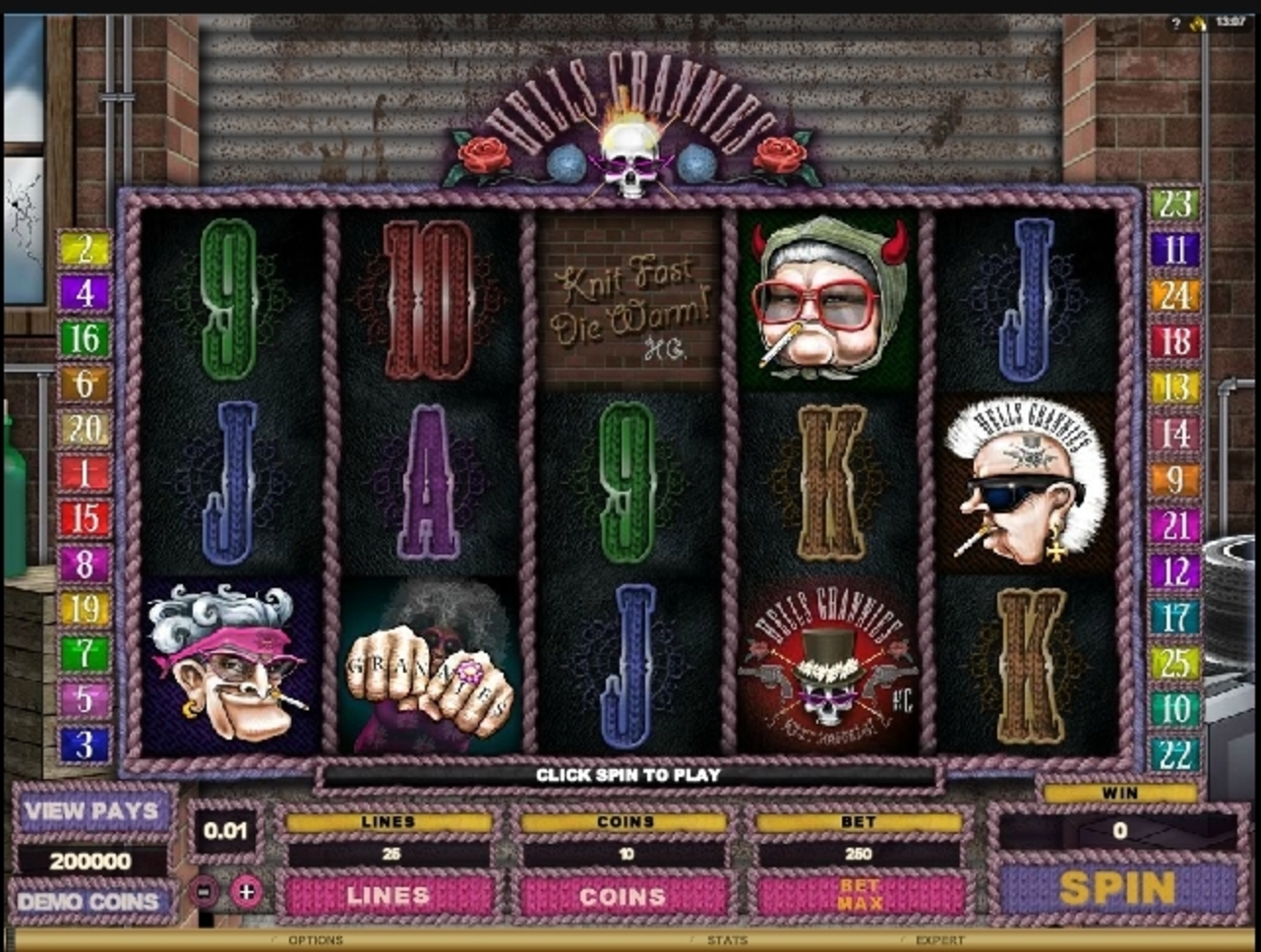The image size is (1261, 952).
Task: Pick payline marker 20
Action: point(85,428)
